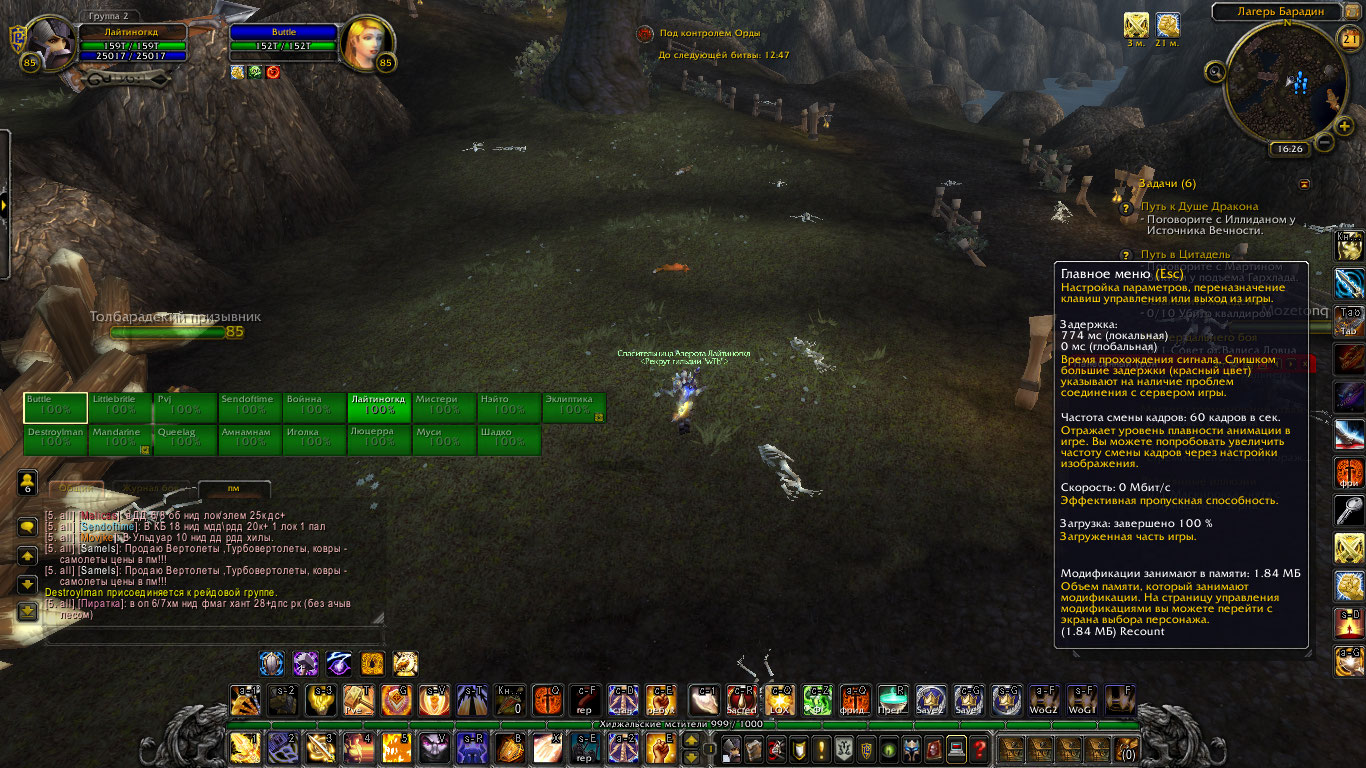Jump chat to bottom with arrow button
The height and width of the screenshot is (768, 1366).
(x=28, y=609)
